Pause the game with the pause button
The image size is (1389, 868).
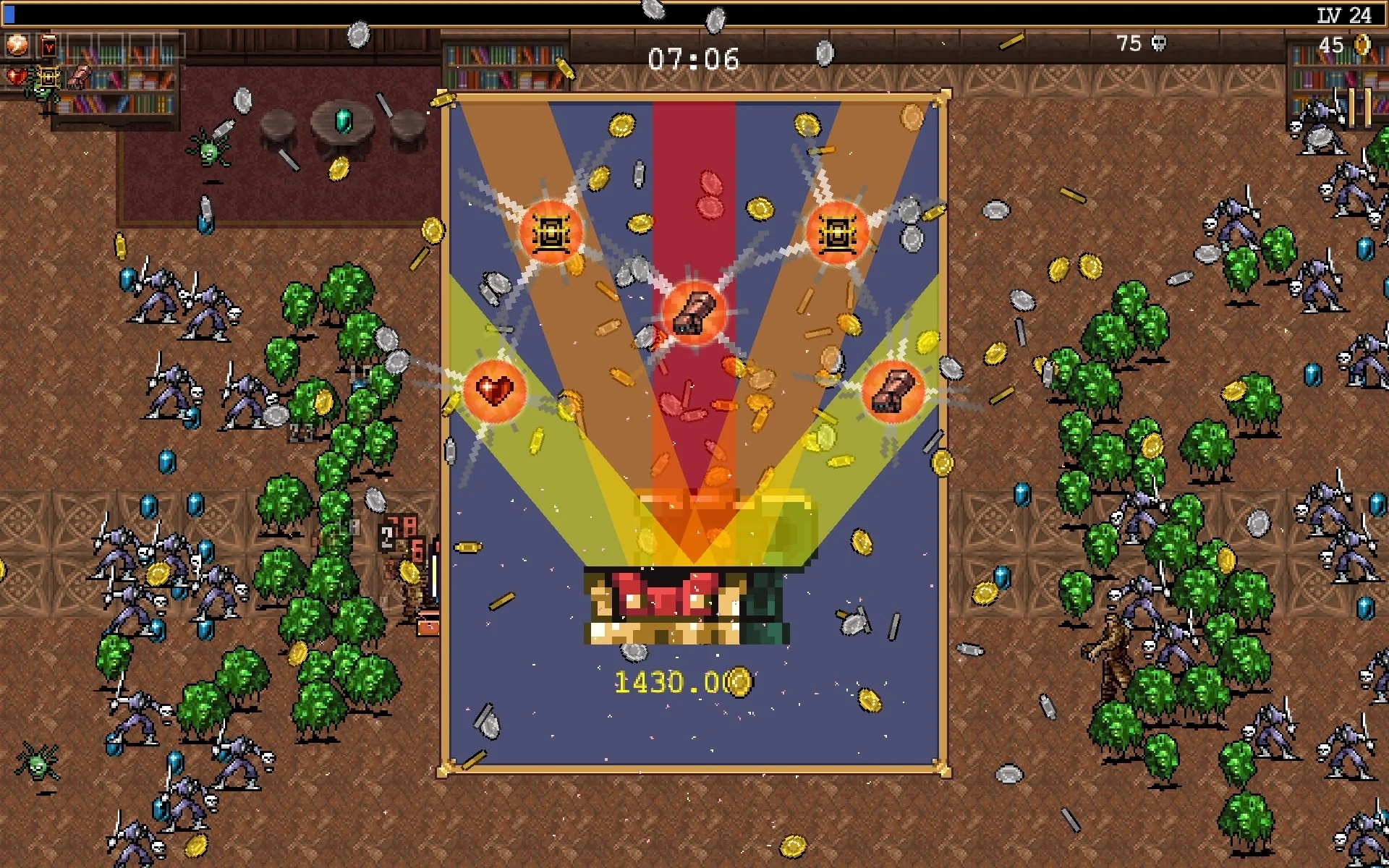pyautogui.click(x=1359, y=108)
